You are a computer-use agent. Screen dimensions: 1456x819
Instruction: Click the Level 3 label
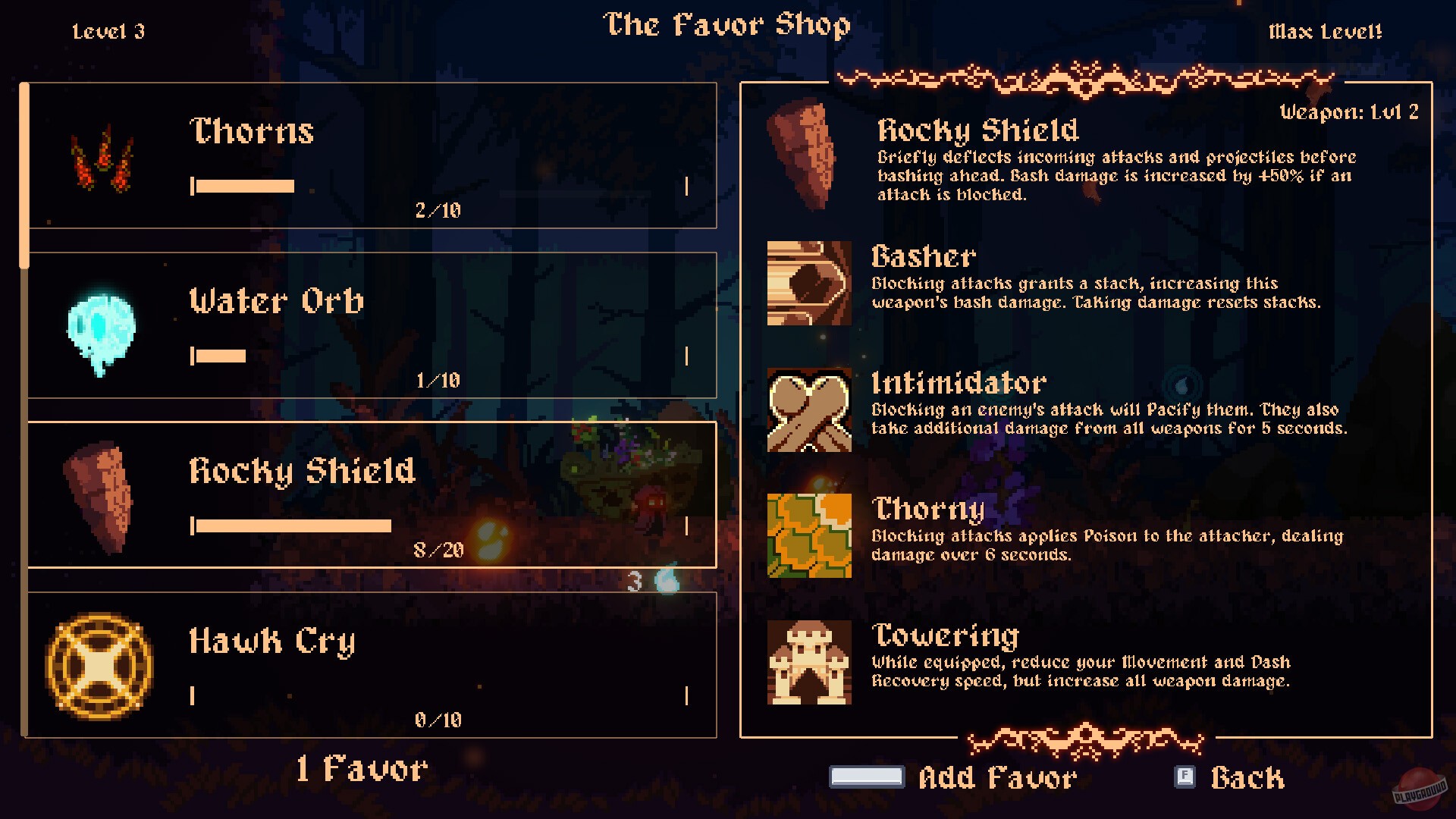109,32
